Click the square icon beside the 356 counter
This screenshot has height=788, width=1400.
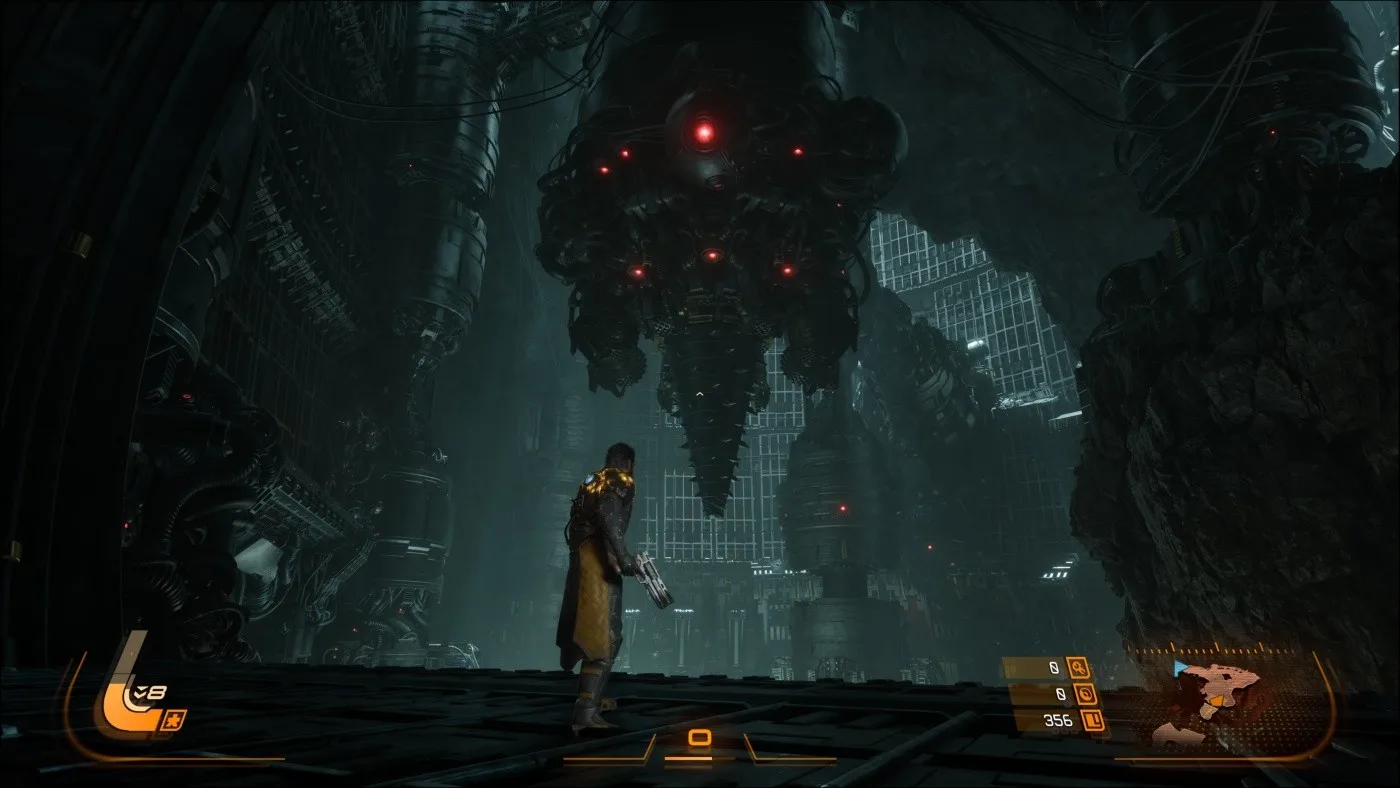point(1093,720)
